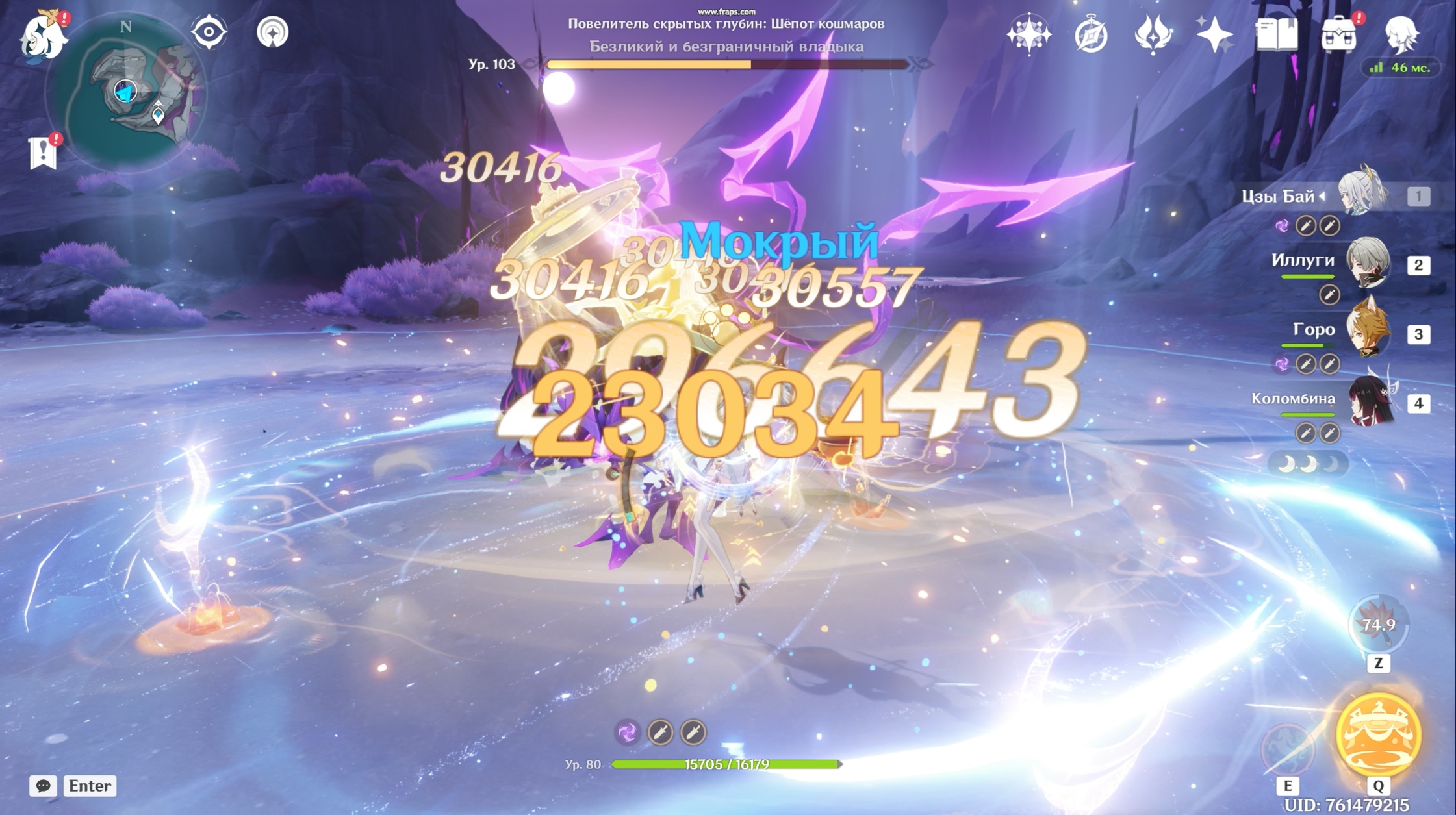Open the backpack inventory
The height and width of the screenshot is (815, 1456).
pos(1338,34)
